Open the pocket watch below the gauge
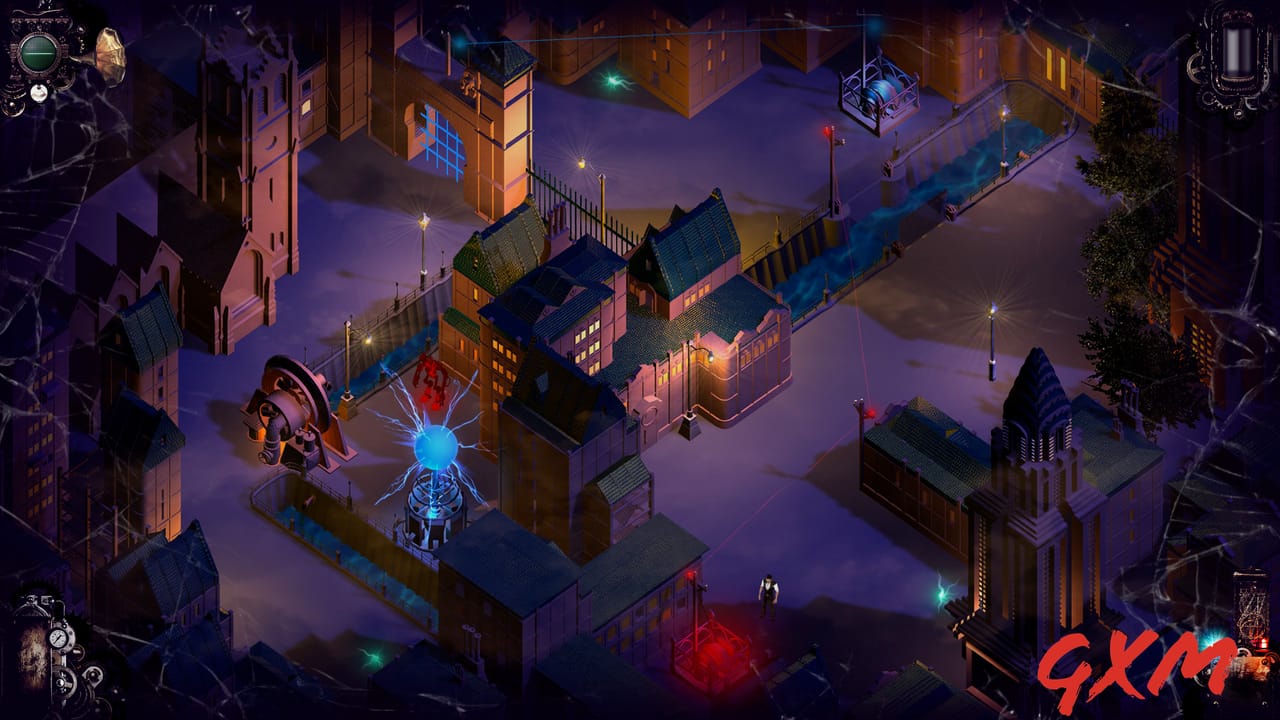 (38, 92)
